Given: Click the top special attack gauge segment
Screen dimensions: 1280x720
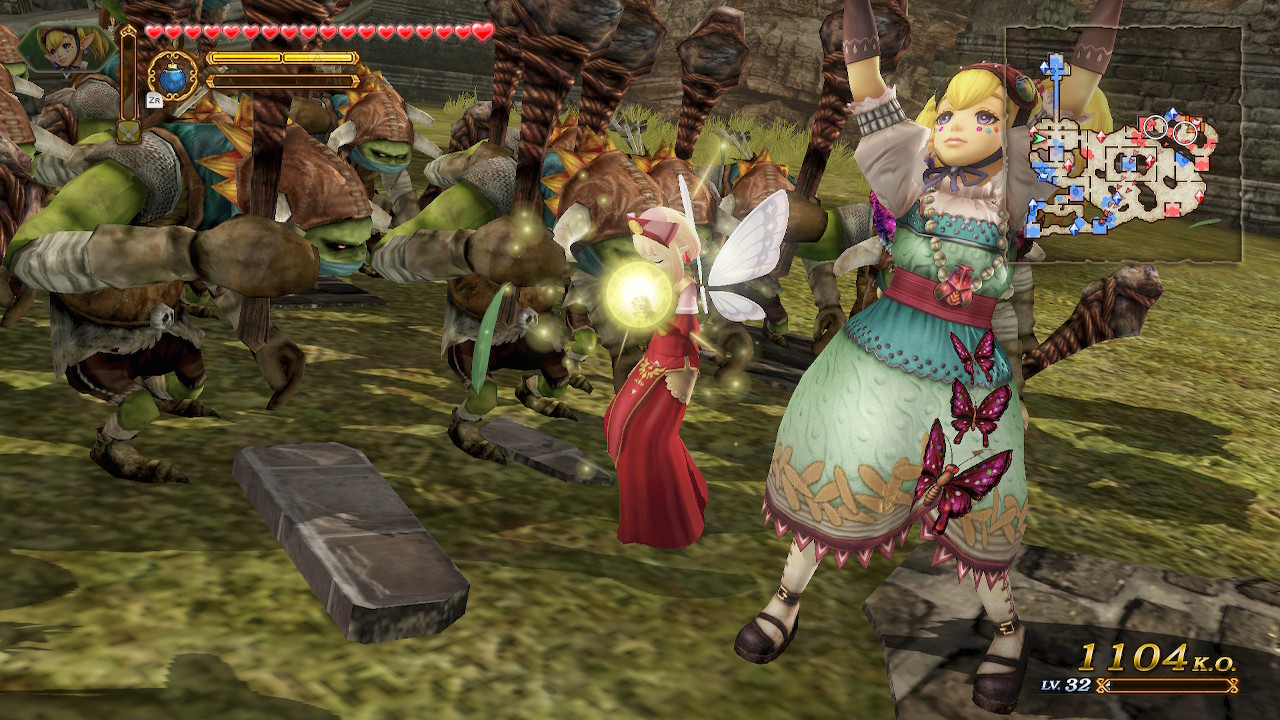Looking at the screenshot, I should 248,56.
